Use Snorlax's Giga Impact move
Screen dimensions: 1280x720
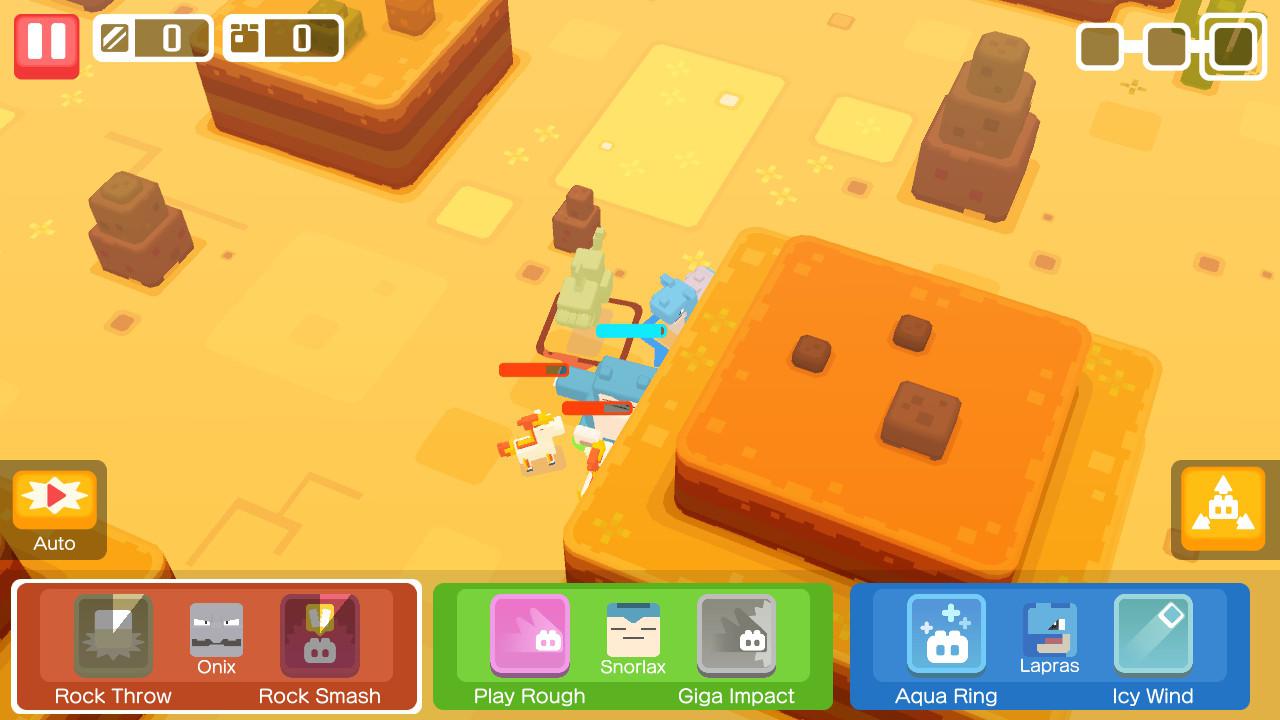click(x=737, y=636)
